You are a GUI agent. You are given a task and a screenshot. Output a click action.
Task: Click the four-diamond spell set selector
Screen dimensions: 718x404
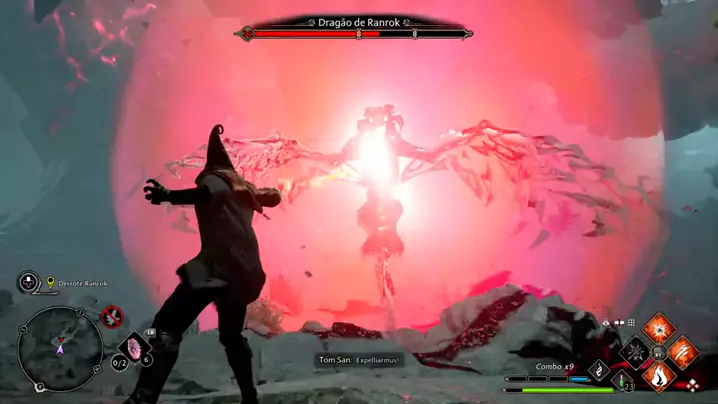coord(692,385)
